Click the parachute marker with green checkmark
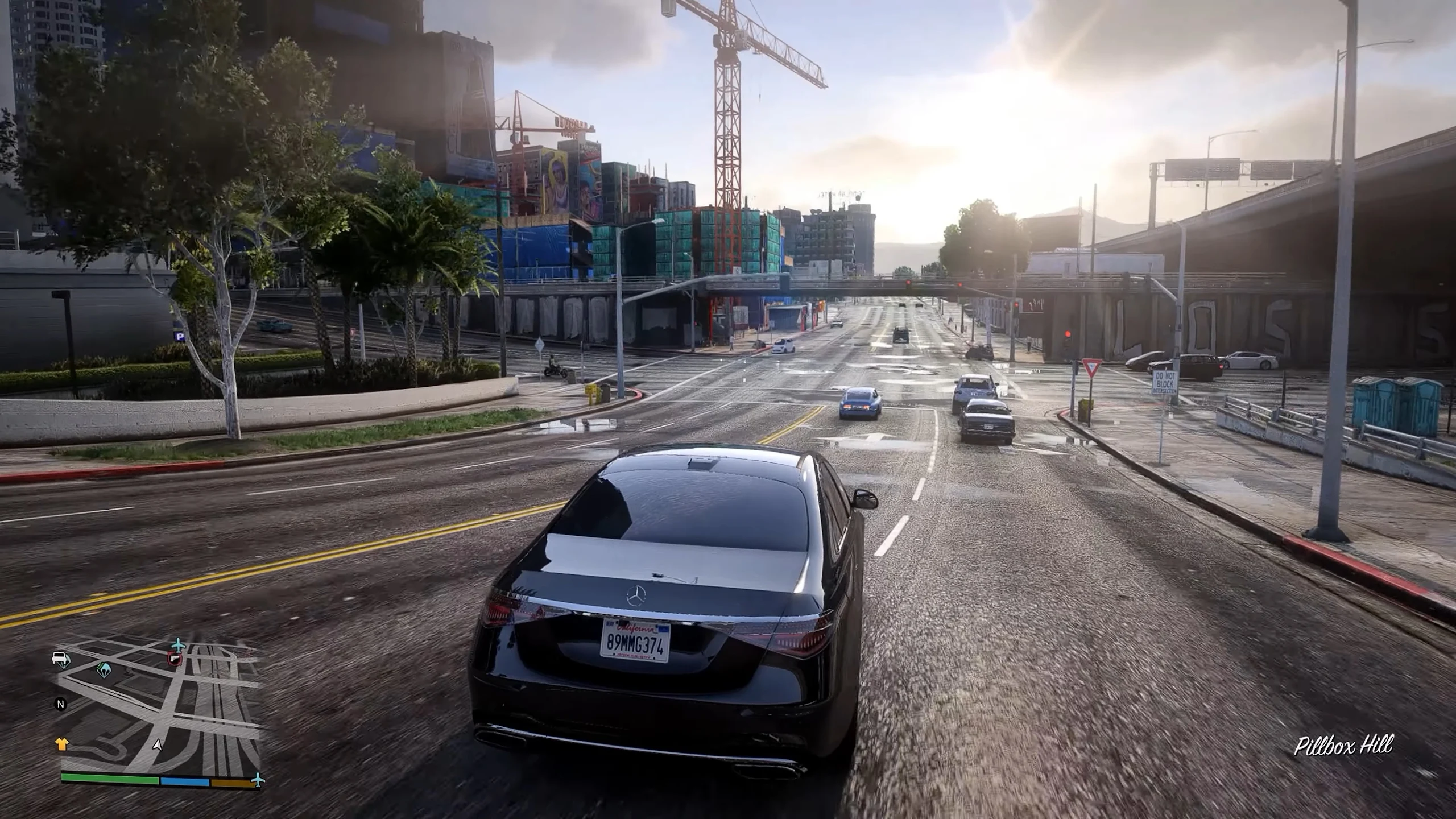The image size is (1456, 819). coord(104,669)
